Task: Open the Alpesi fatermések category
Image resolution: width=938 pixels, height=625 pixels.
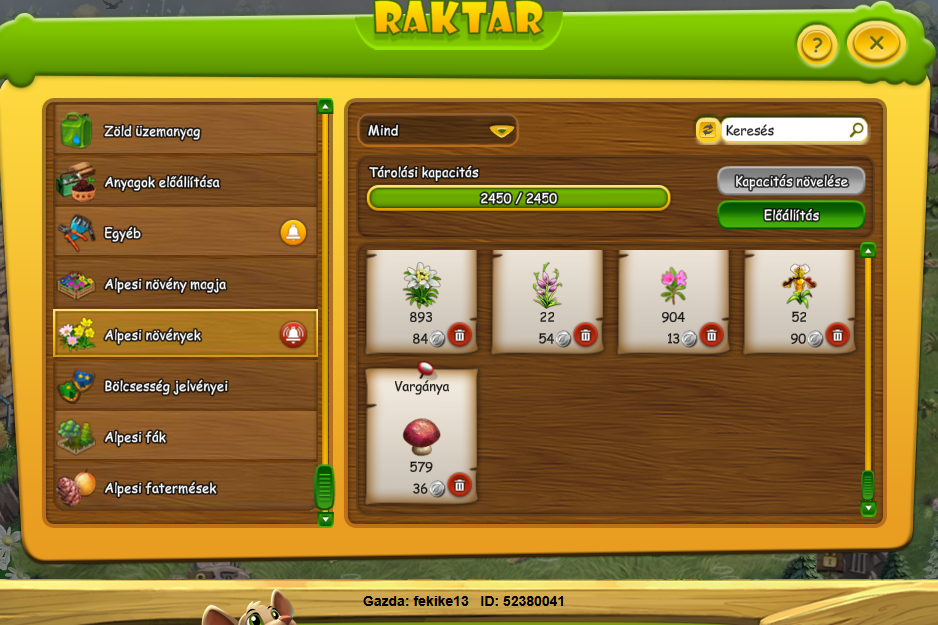Action: 185,488
